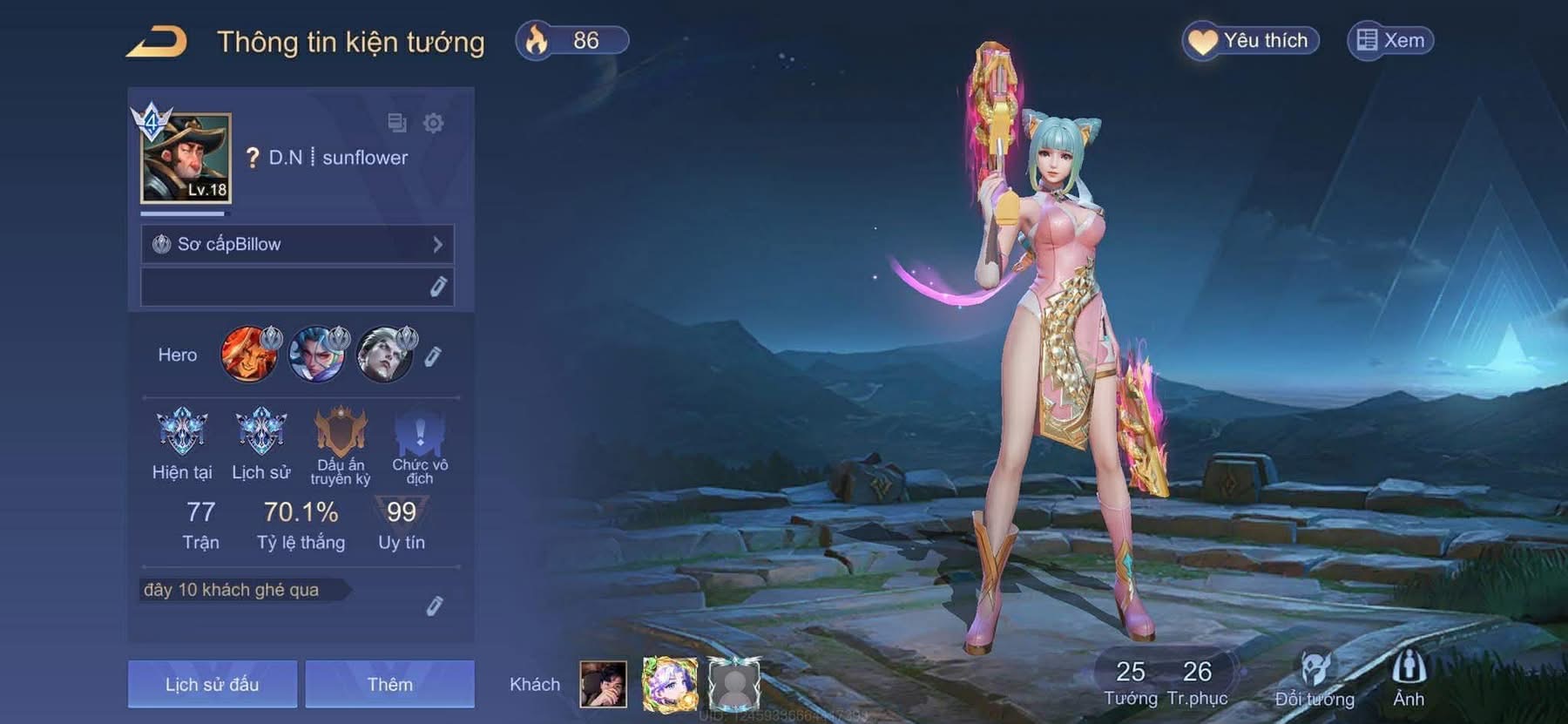
Task: Show the Hiện tại rank badge
Action: click(182, 431)
